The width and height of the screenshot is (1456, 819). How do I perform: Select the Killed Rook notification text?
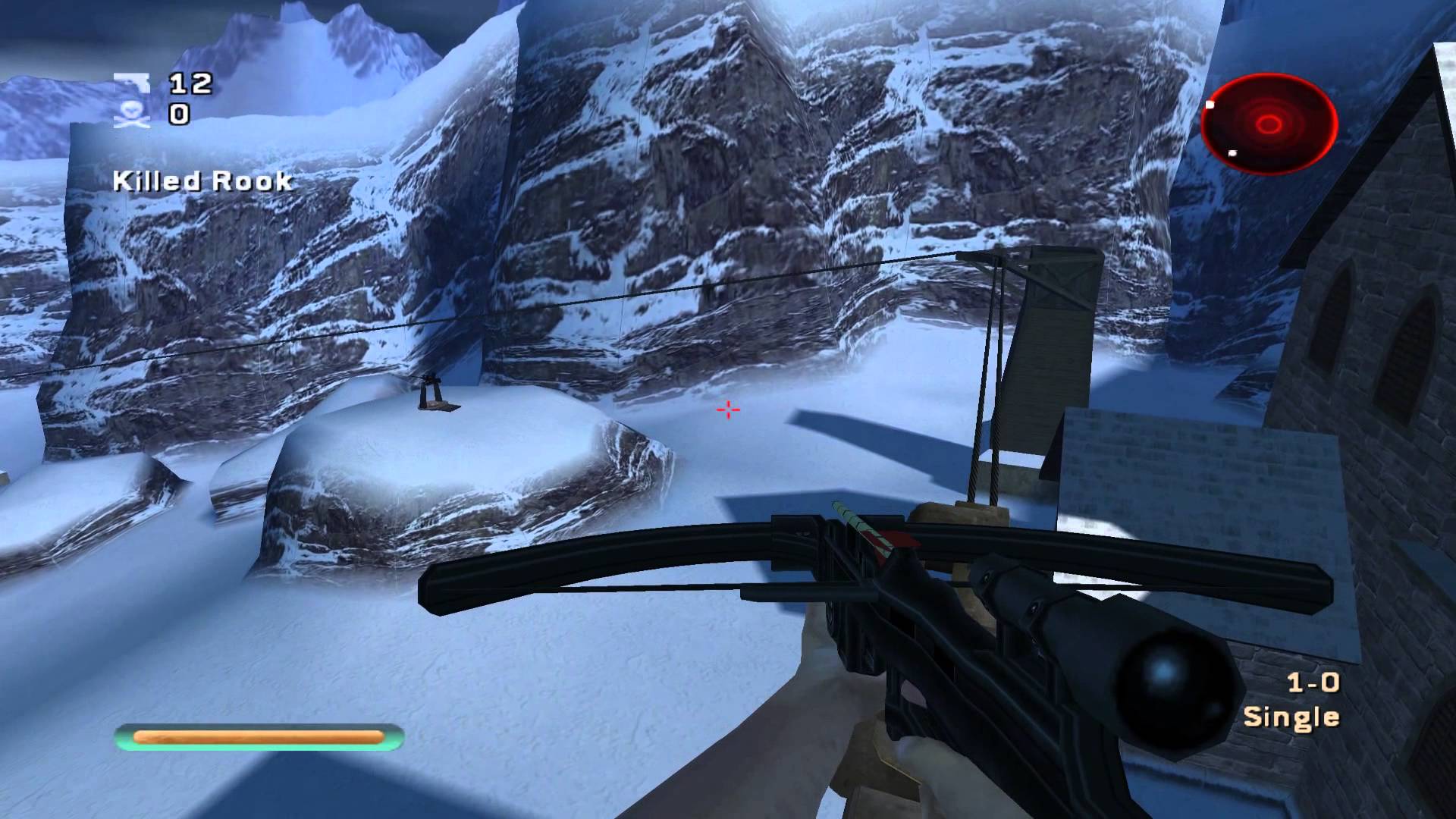pyautogui.click(x=202, y=180)
